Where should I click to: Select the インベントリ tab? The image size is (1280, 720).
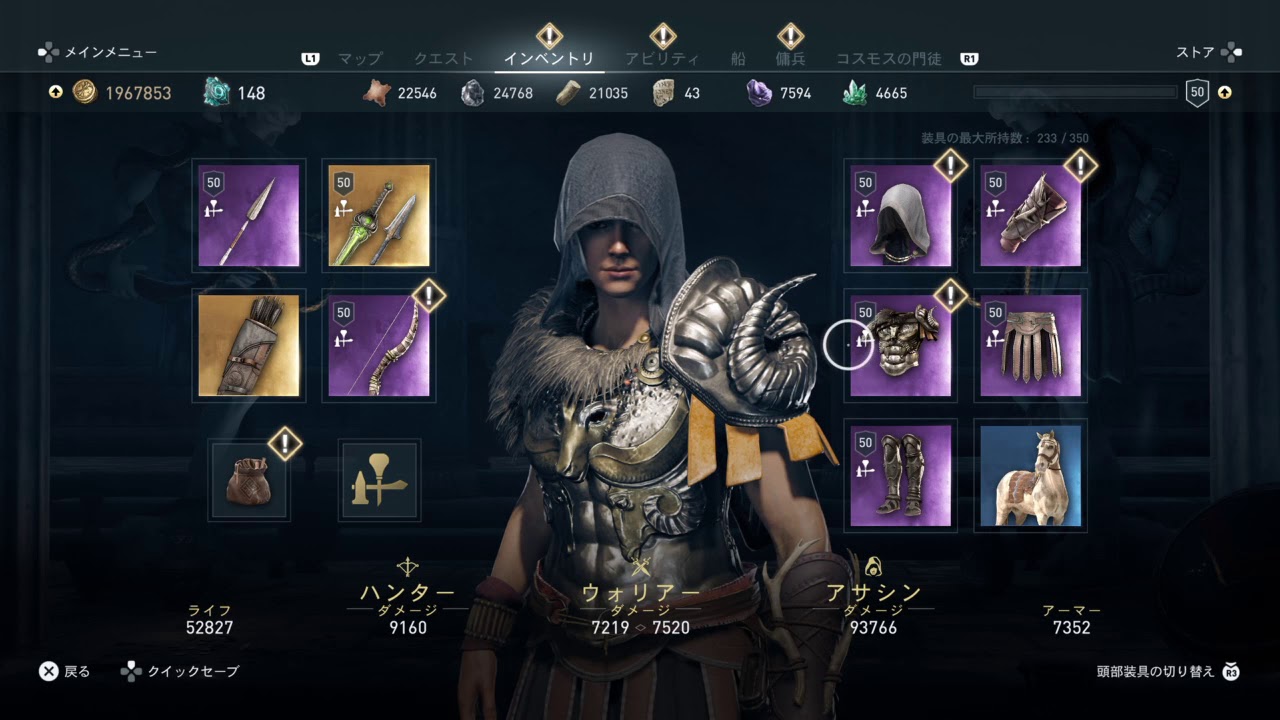click(549, 59)
